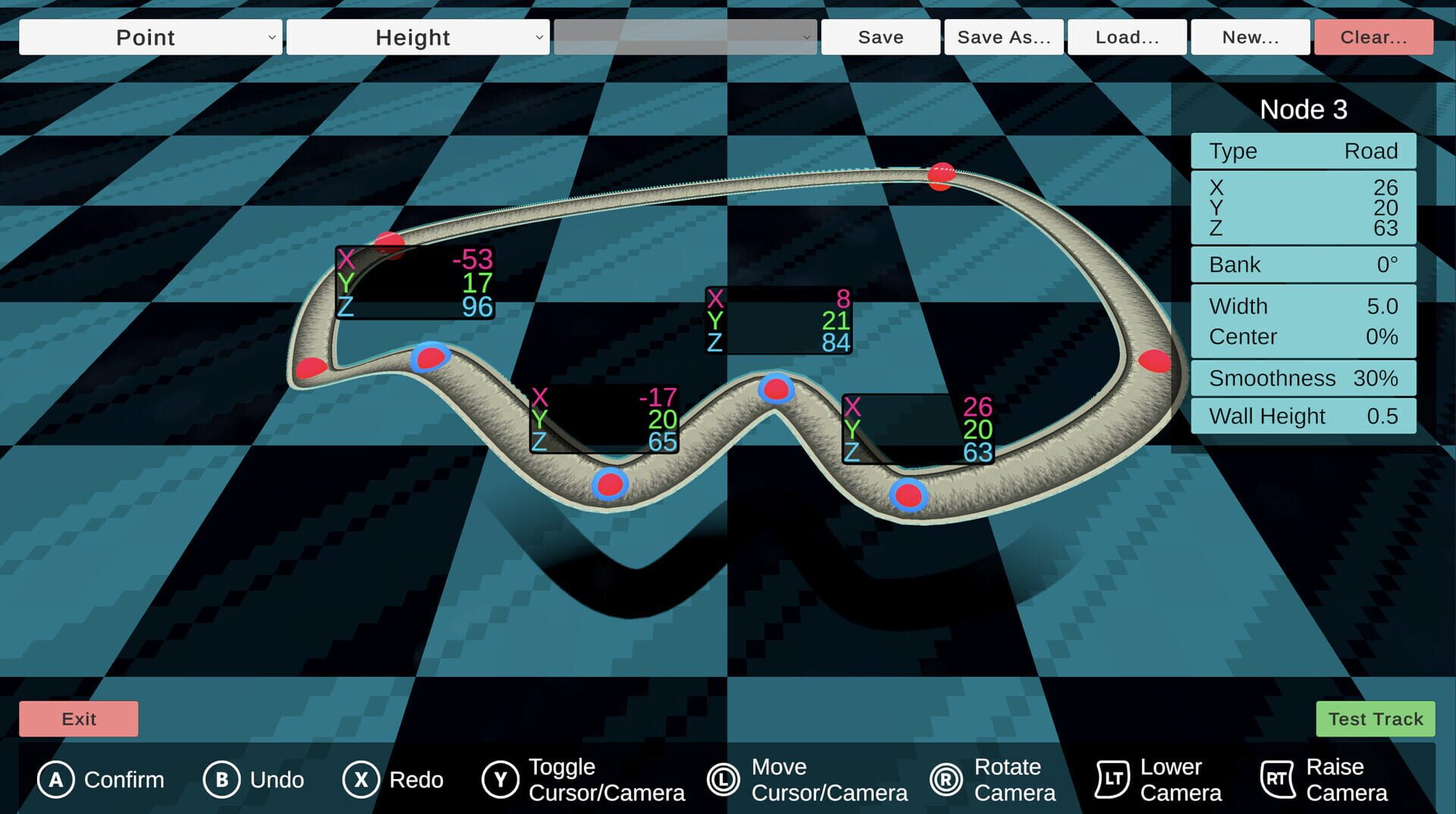1456x814 pixels.
Task: Select the RT Raise Camera trigger icon
Action: [x=1277, y=778]
